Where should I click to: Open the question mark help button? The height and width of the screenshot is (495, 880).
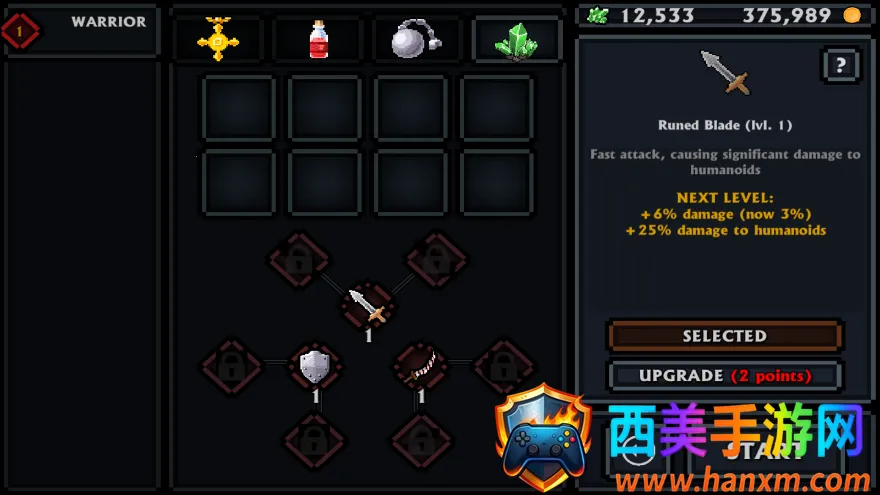pos(840,66)
